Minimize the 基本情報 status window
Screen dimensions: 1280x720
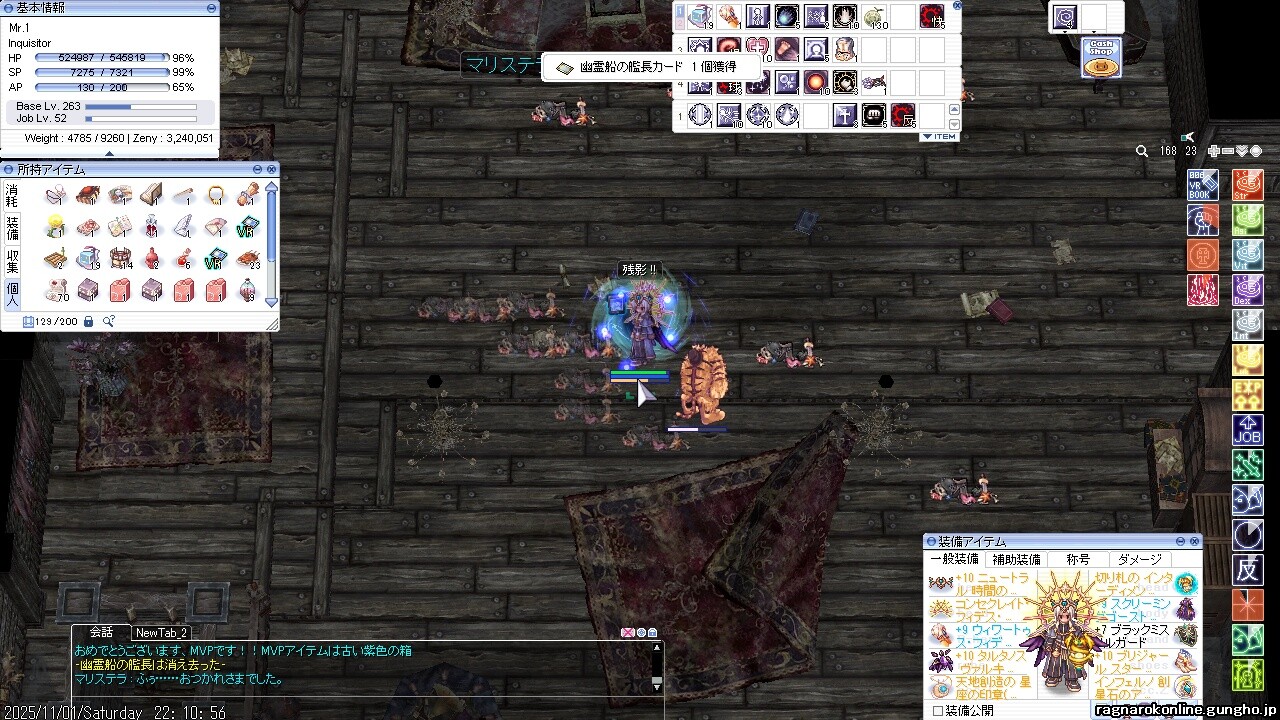pyautogui.click(x=212, y=8)
